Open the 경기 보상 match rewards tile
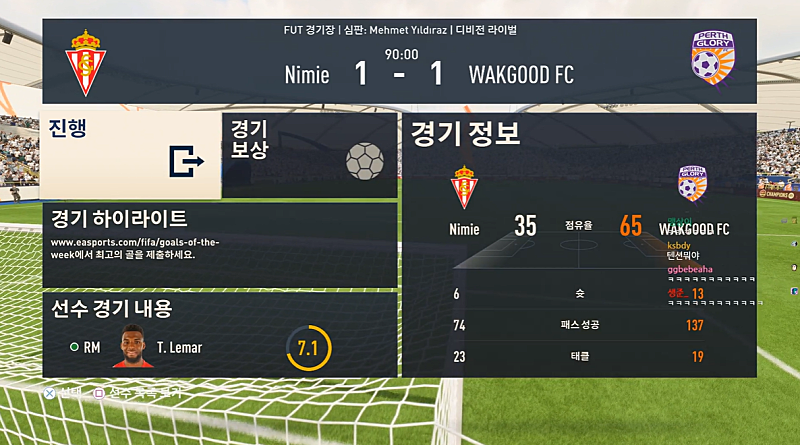 pyautogui.click(x=309, y=155)
